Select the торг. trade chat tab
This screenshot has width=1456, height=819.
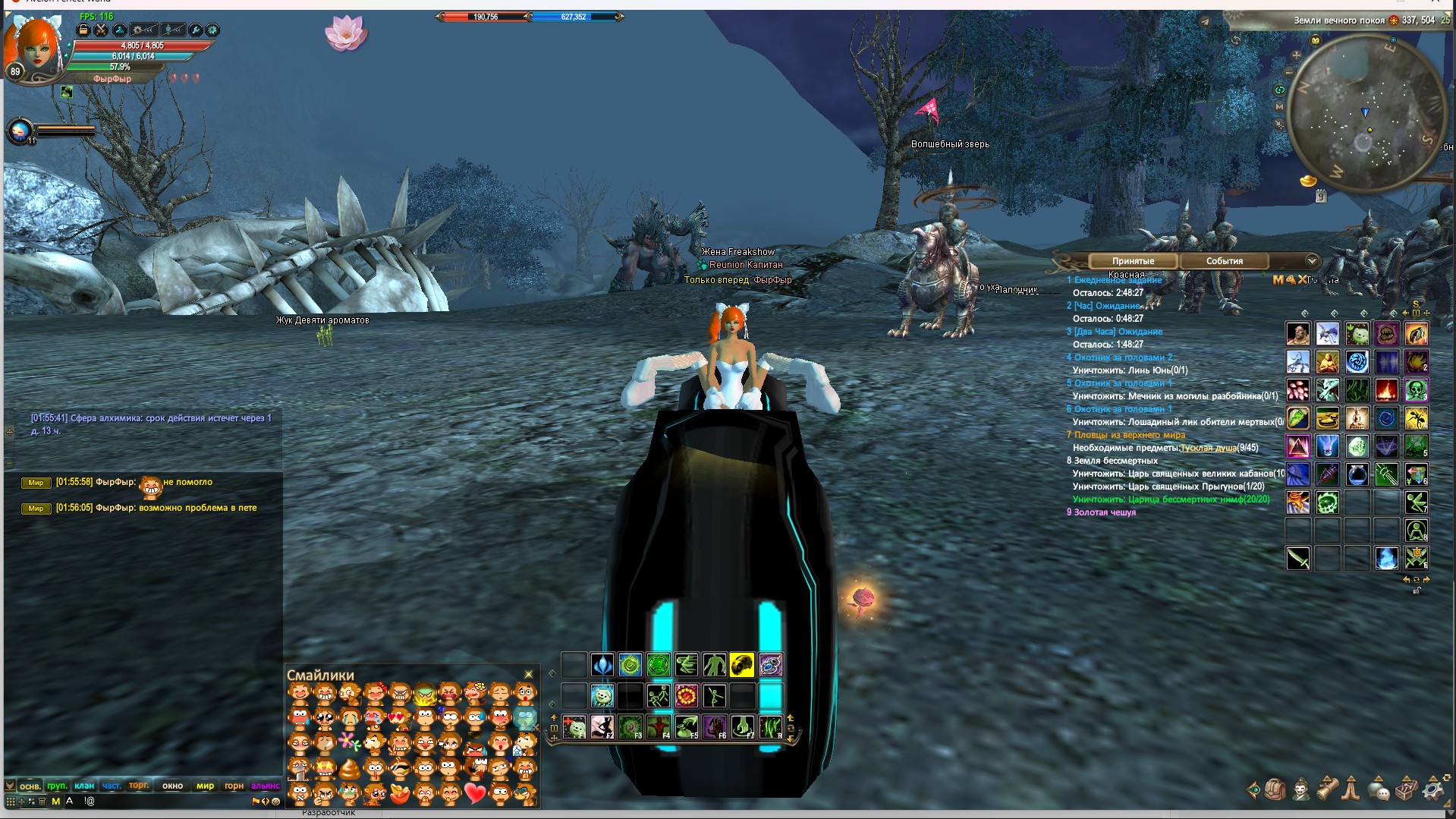point(139,786)
